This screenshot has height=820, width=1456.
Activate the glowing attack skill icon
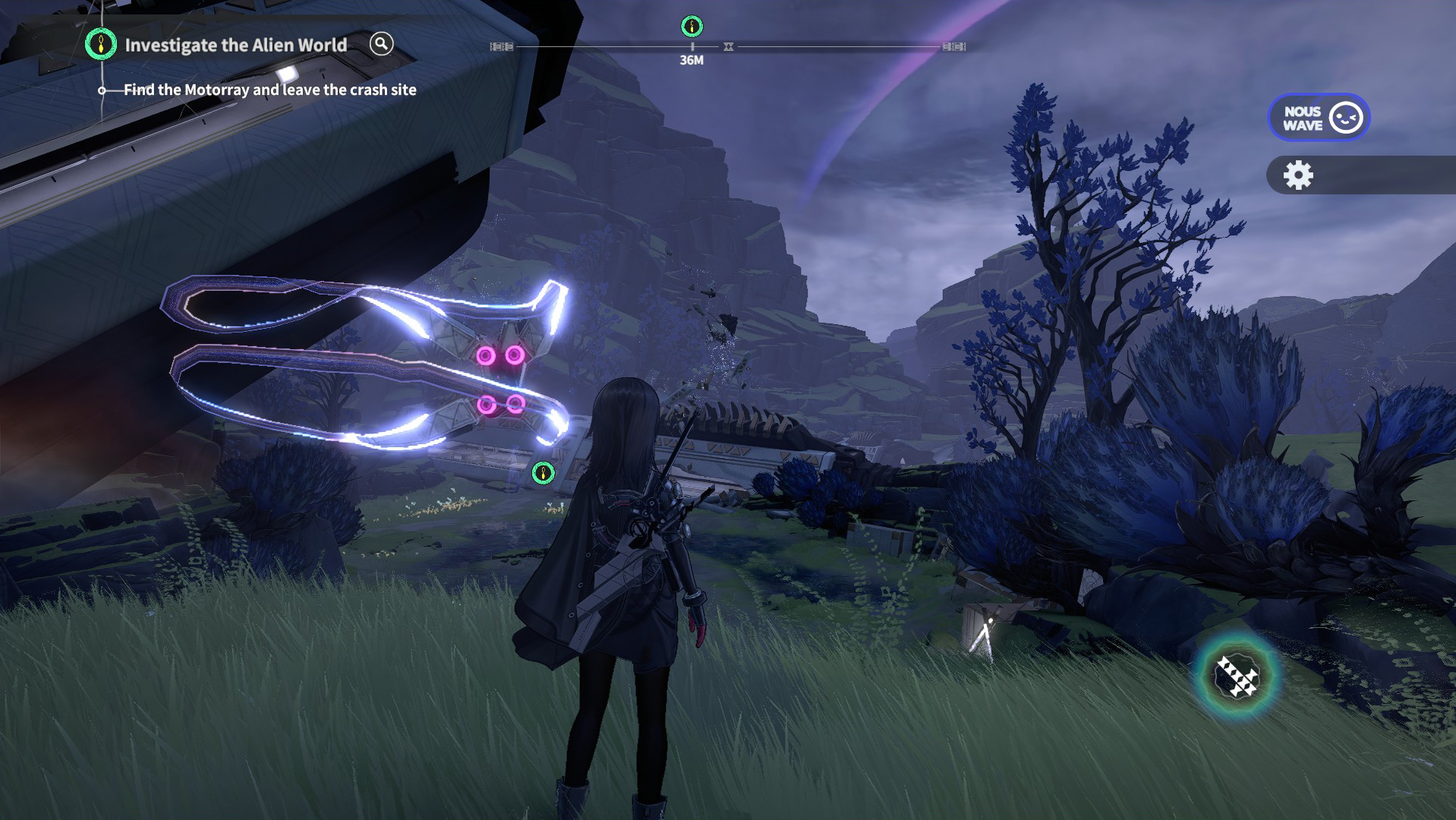click(1237, 676)
